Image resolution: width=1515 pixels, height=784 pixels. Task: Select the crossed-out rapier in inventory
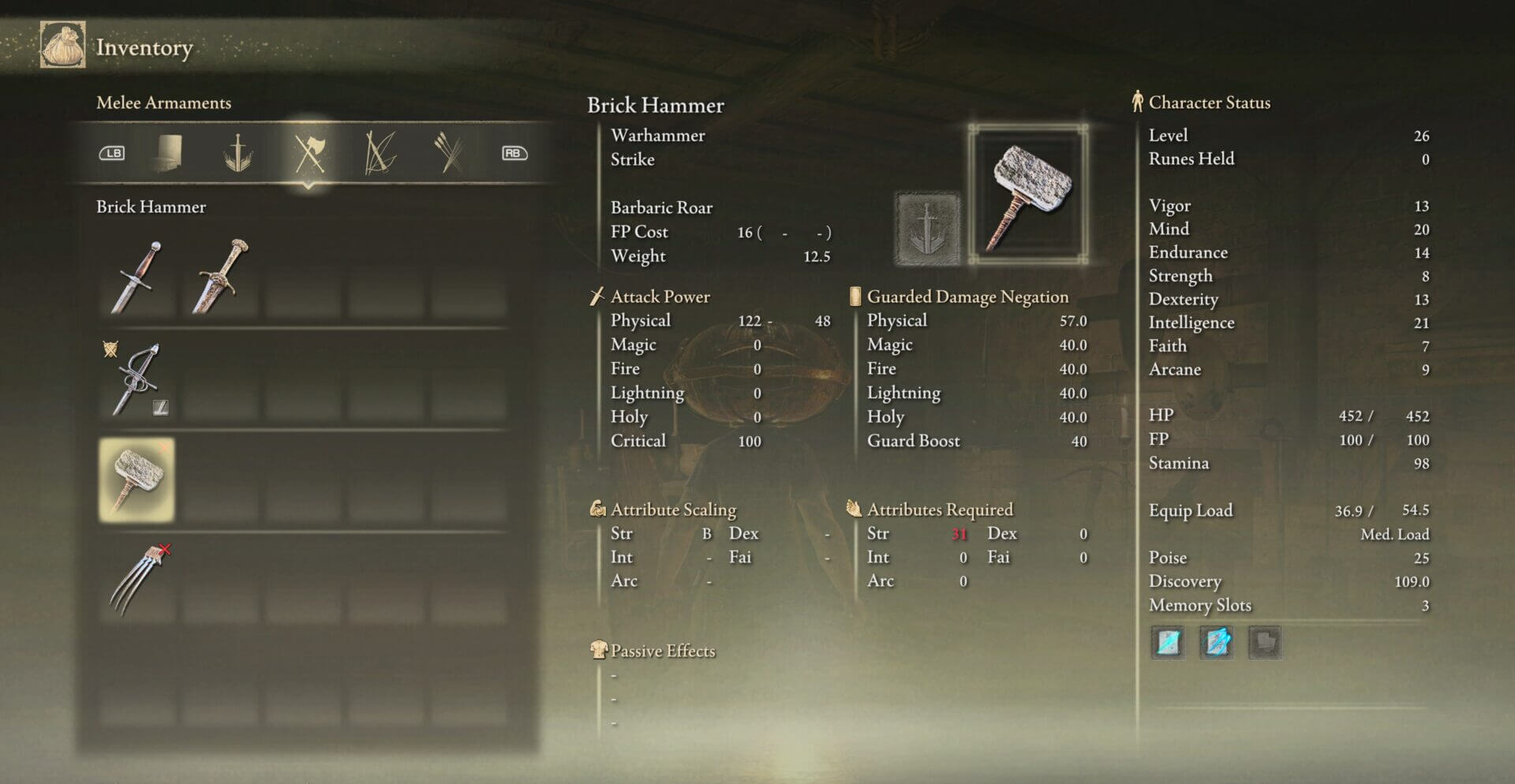136,380
